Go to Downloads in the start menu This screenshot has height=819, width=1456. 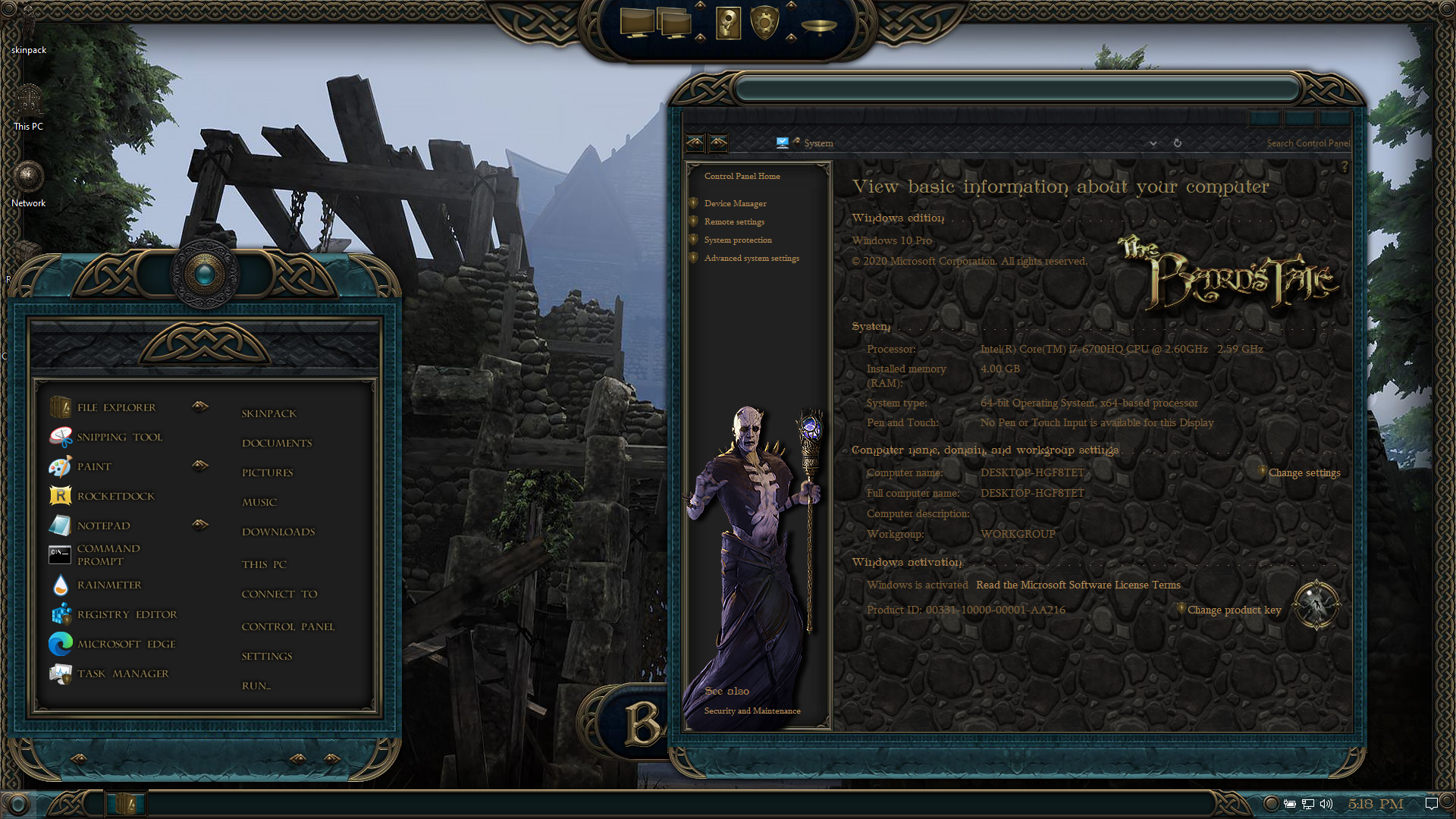coord(278,532)
